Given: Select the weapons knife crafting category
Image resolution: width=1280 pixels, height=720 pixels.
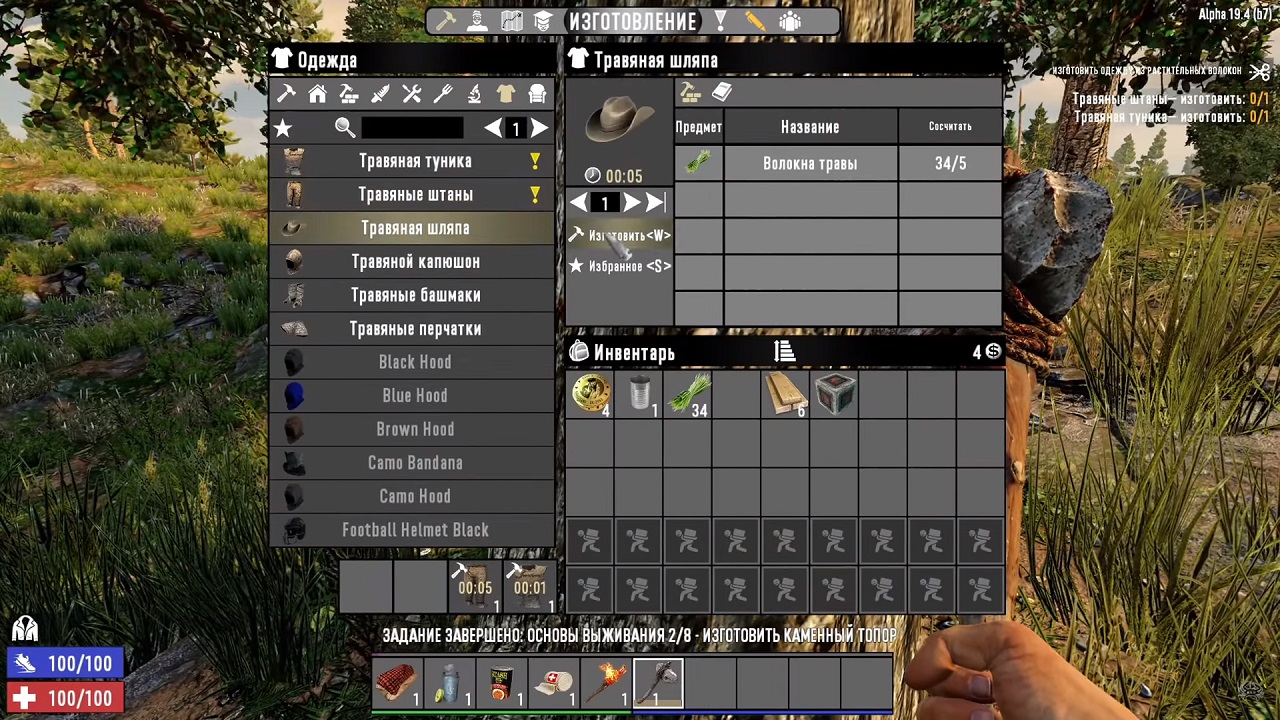Looking at the screenshot, I should click(381, 93).
